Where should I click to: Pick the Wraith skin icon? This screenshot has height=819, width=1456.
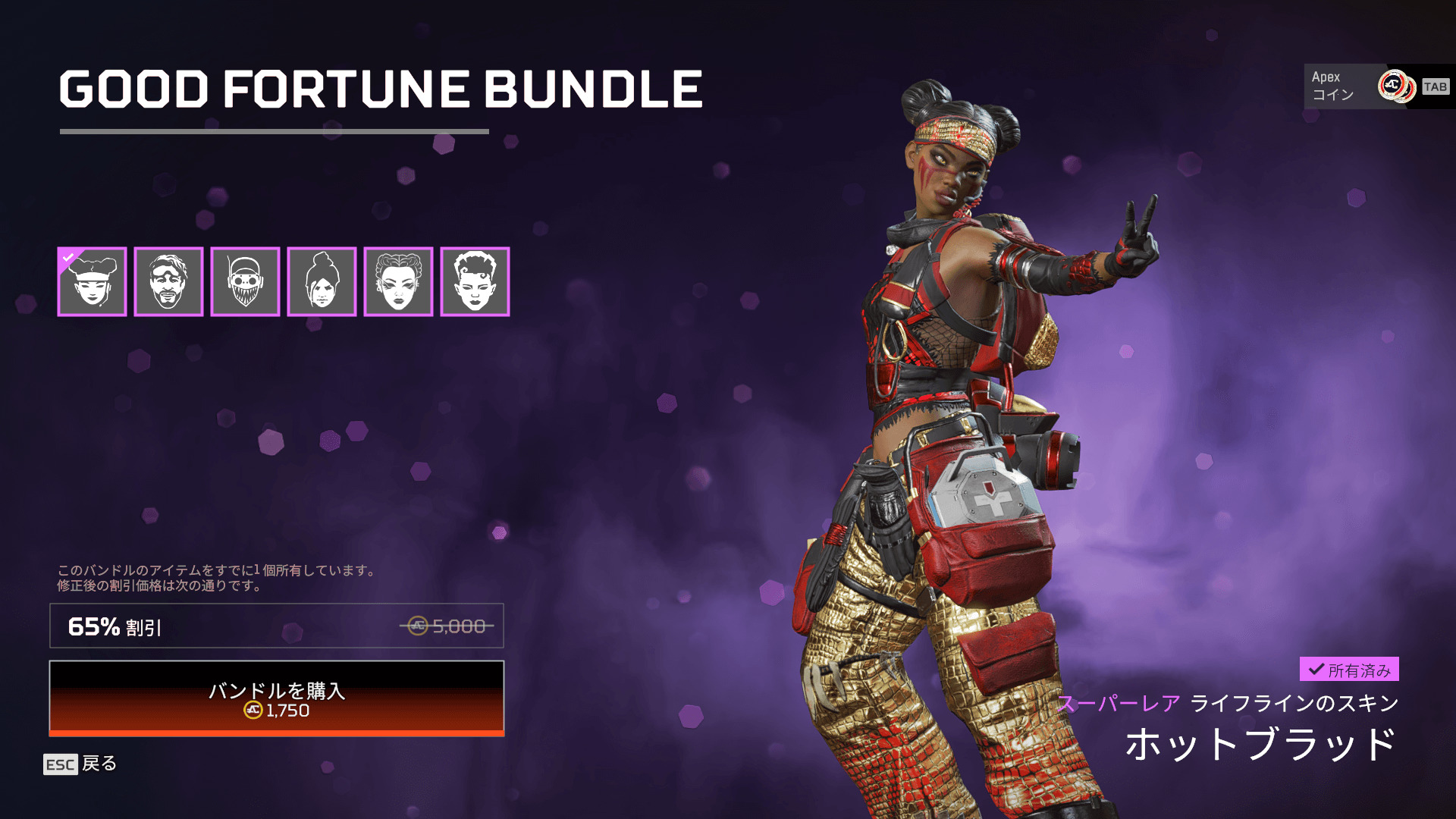[x=322, y=281]
